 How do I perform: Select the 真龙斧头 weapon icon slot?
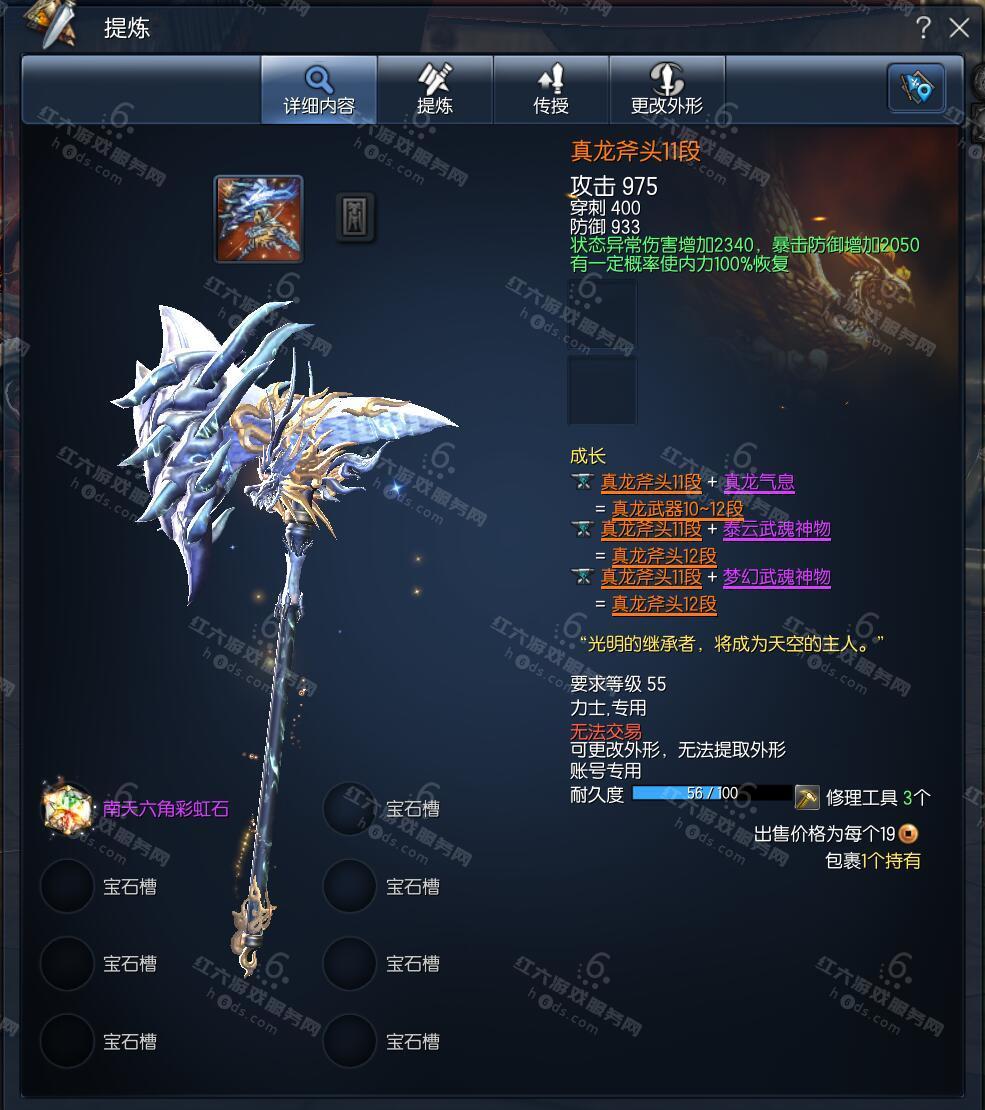coord(258,219)
